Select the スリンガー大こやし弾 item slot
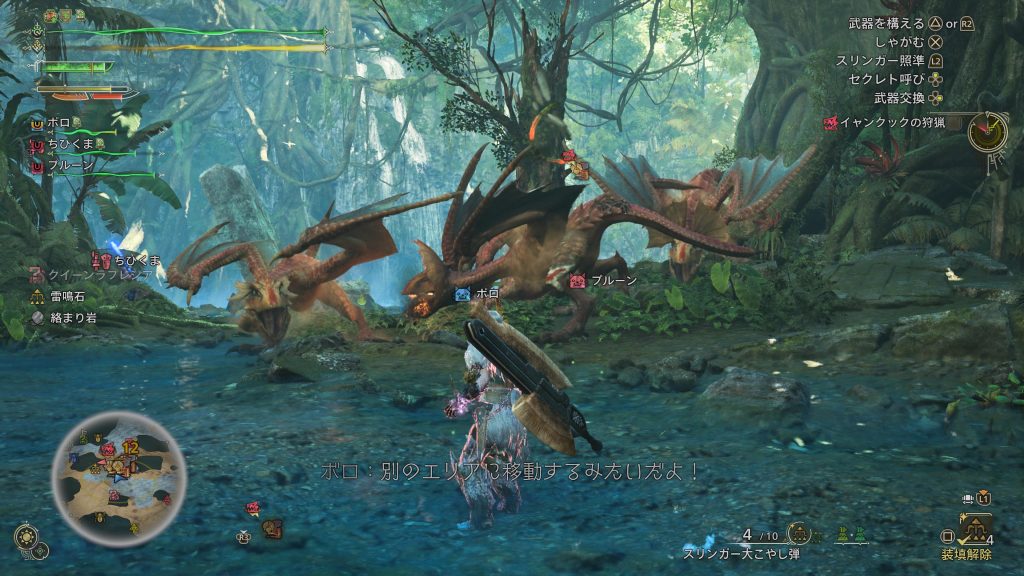This screenshot has height=576, width=1024. tap(800, 534)
